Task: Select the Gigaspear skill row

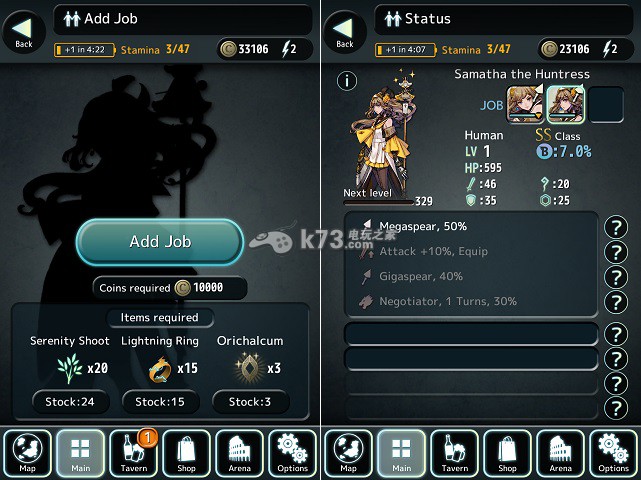Action: tap(470, 276)
